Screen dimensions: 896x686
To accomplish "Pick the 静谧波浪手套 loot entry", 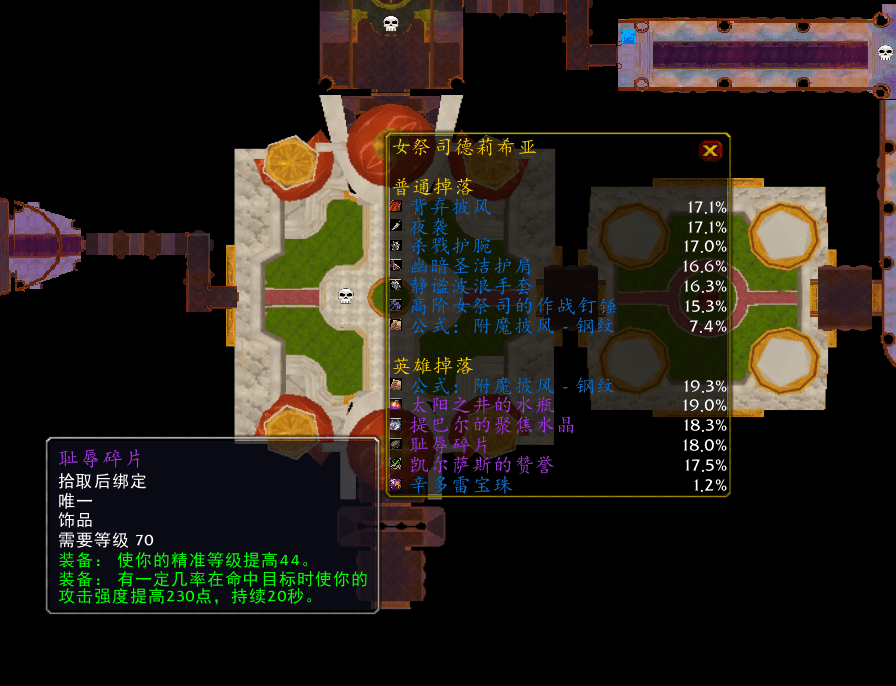I will (471, 286).
